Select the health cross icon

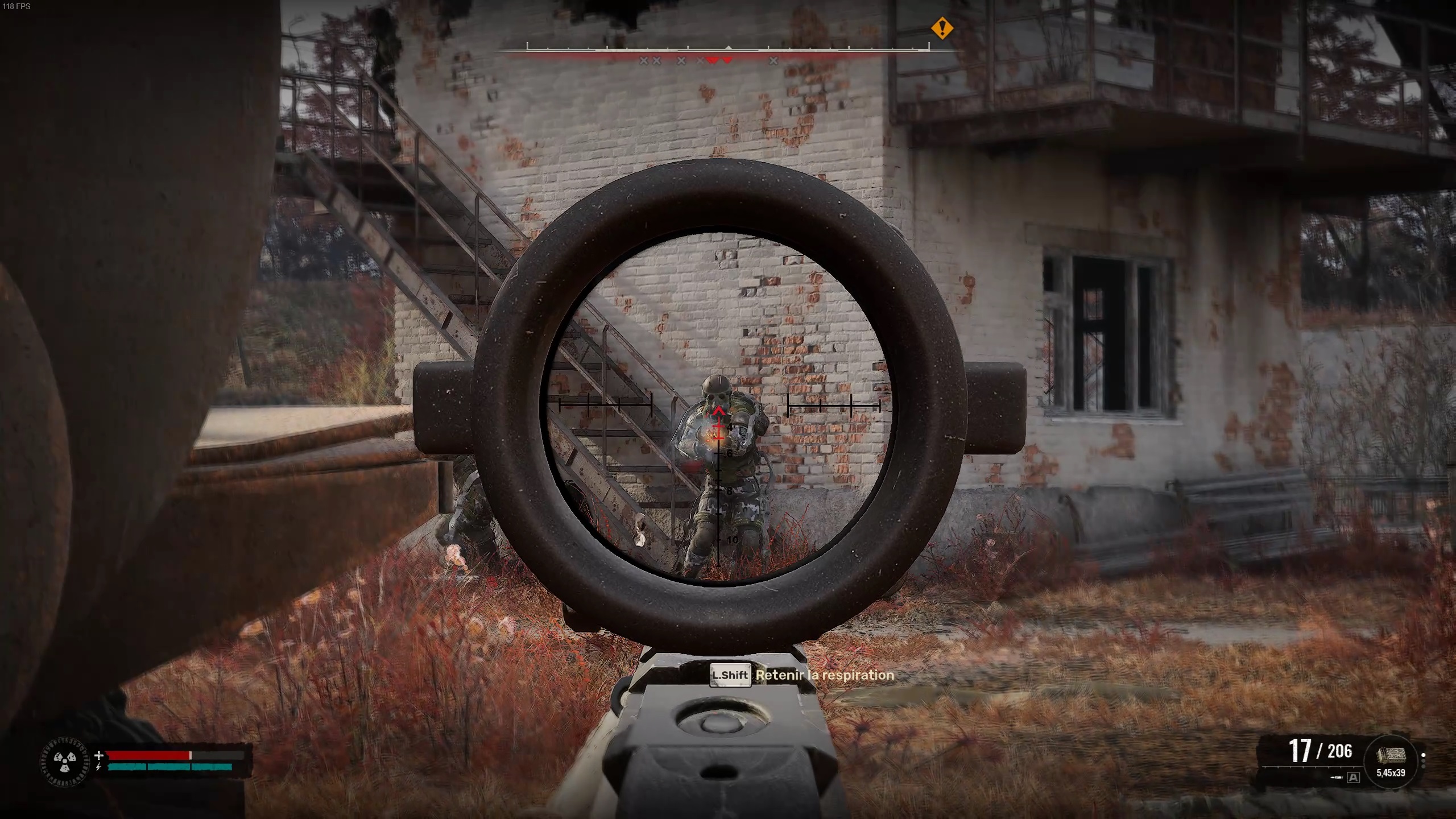pyautogui.click(x=99, y=756)
